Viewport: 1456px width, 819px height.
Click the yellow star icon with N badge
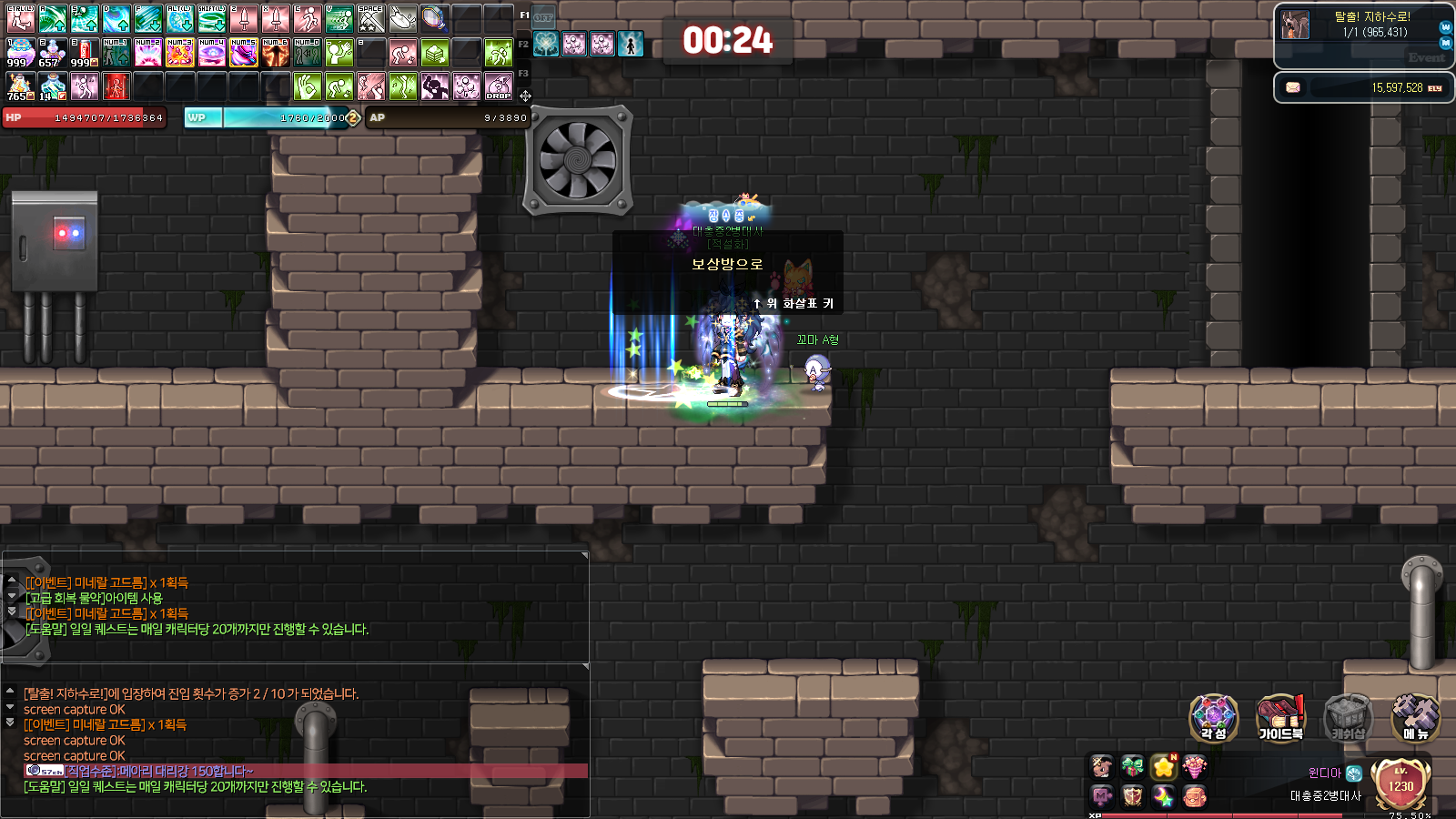(1163, 767)
